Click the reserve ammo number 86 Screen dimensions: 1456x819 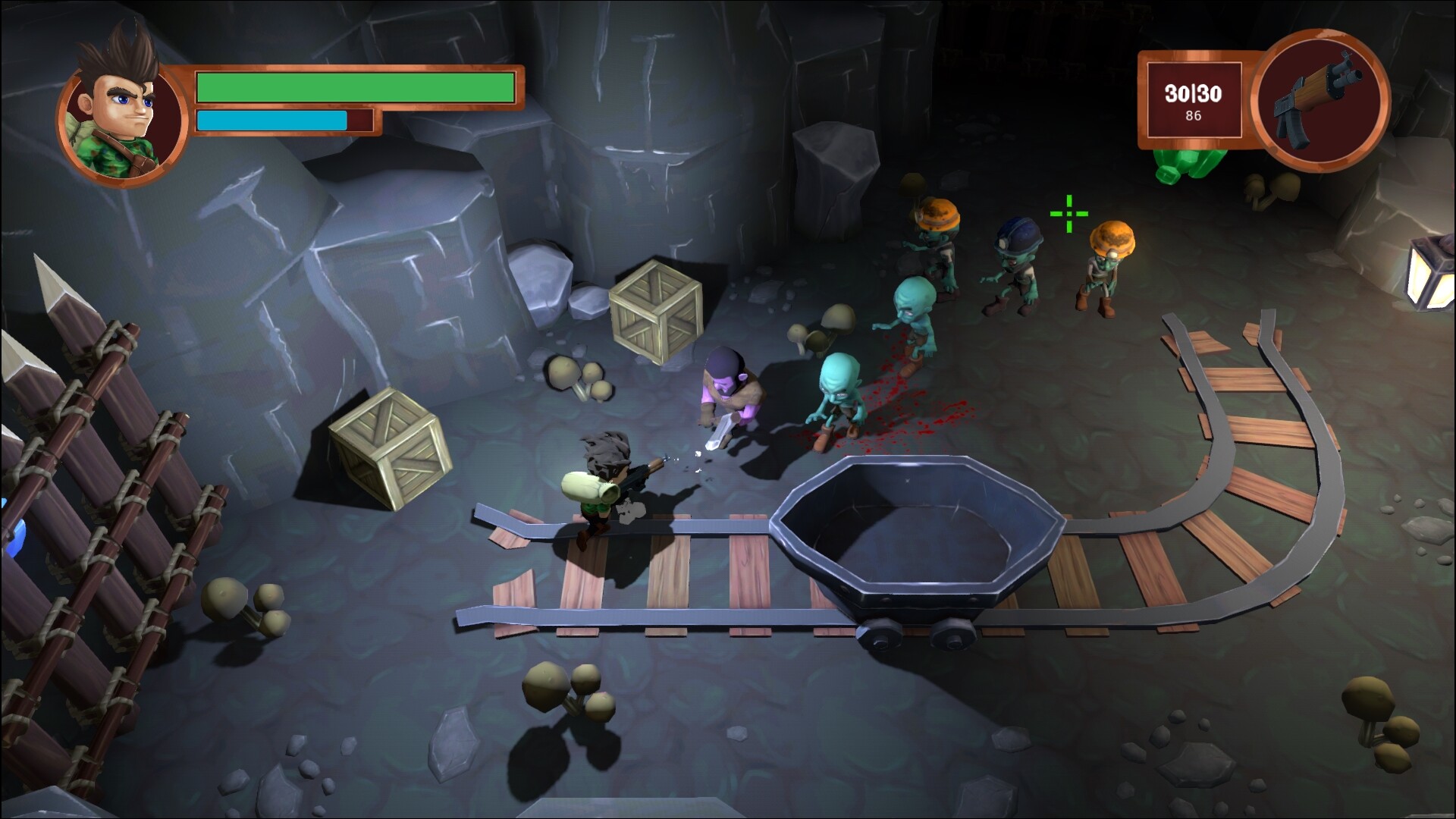click(x=1192, y=115)
